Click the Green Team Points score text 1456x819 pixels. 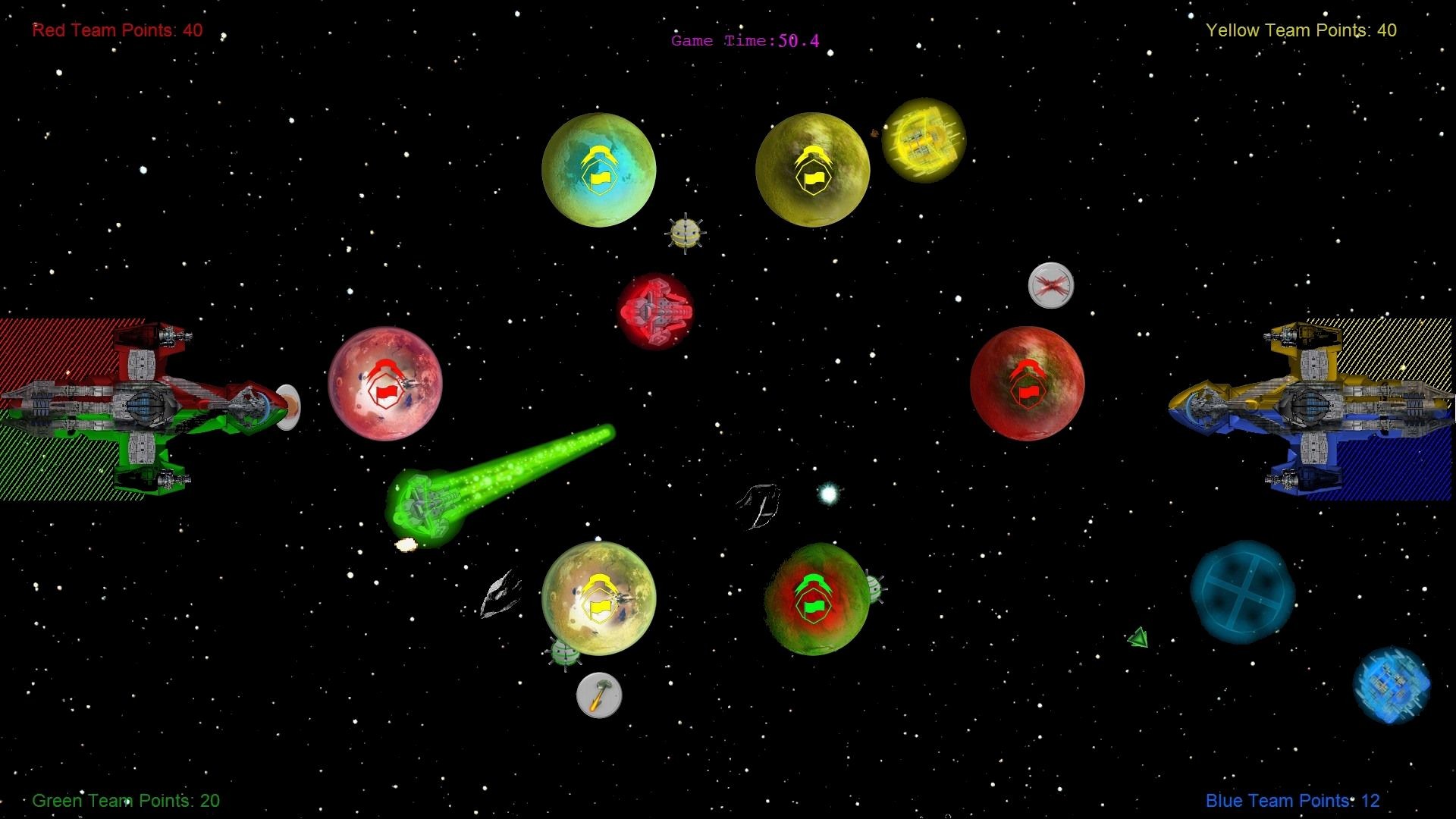[126, 800]
